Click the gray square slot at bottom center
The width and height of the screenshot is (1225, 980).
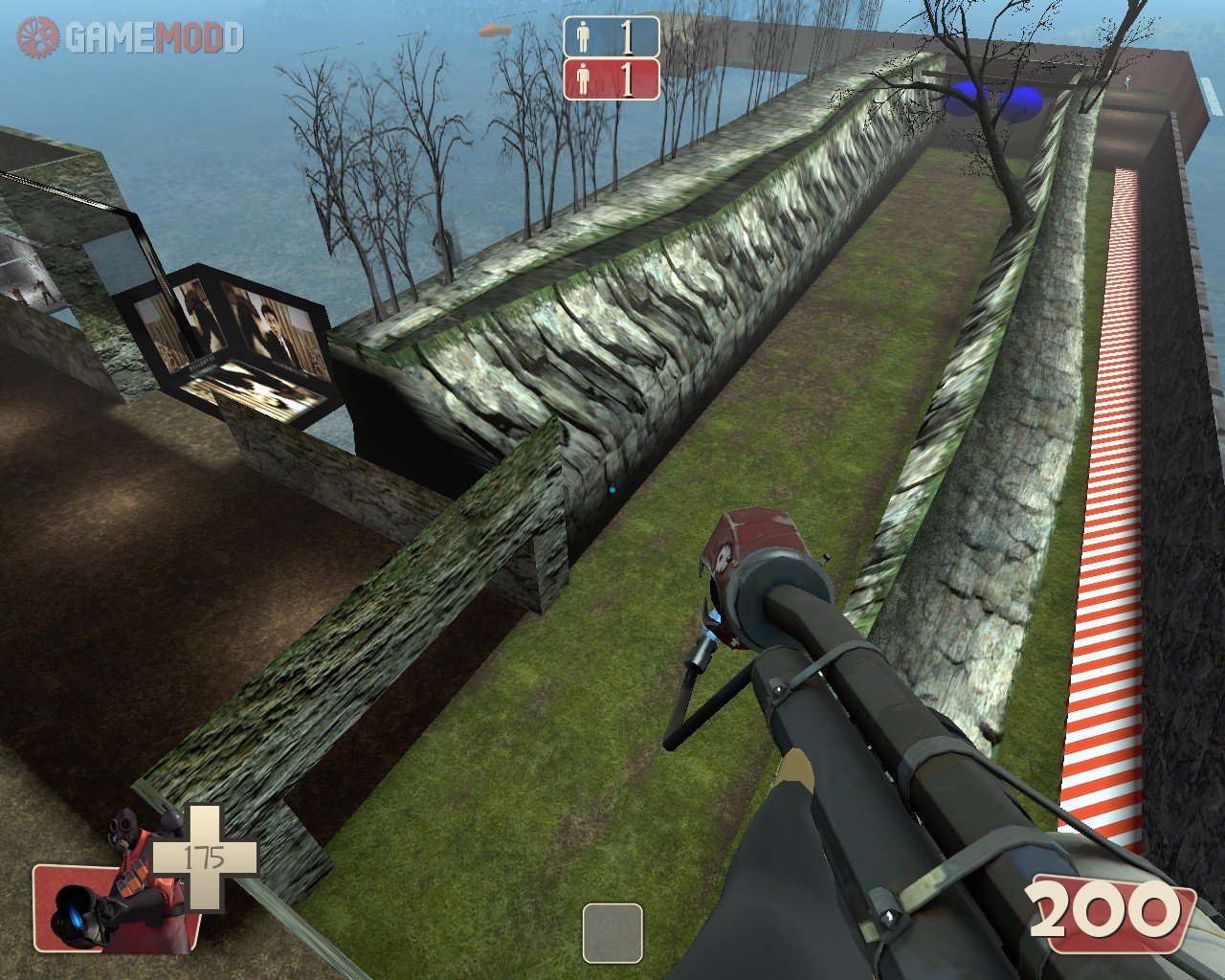[x=612, y=932]
